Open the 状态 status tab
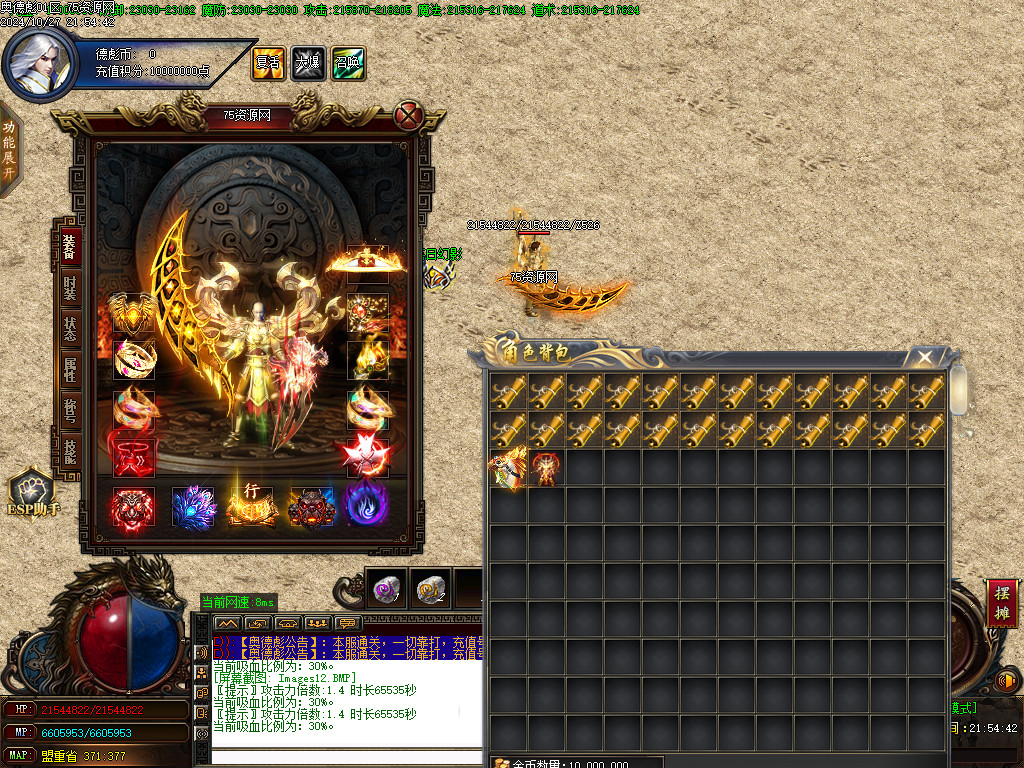The height and width of the screenshot is (768, 1024). pyautogui.click(x=69, y=328)
